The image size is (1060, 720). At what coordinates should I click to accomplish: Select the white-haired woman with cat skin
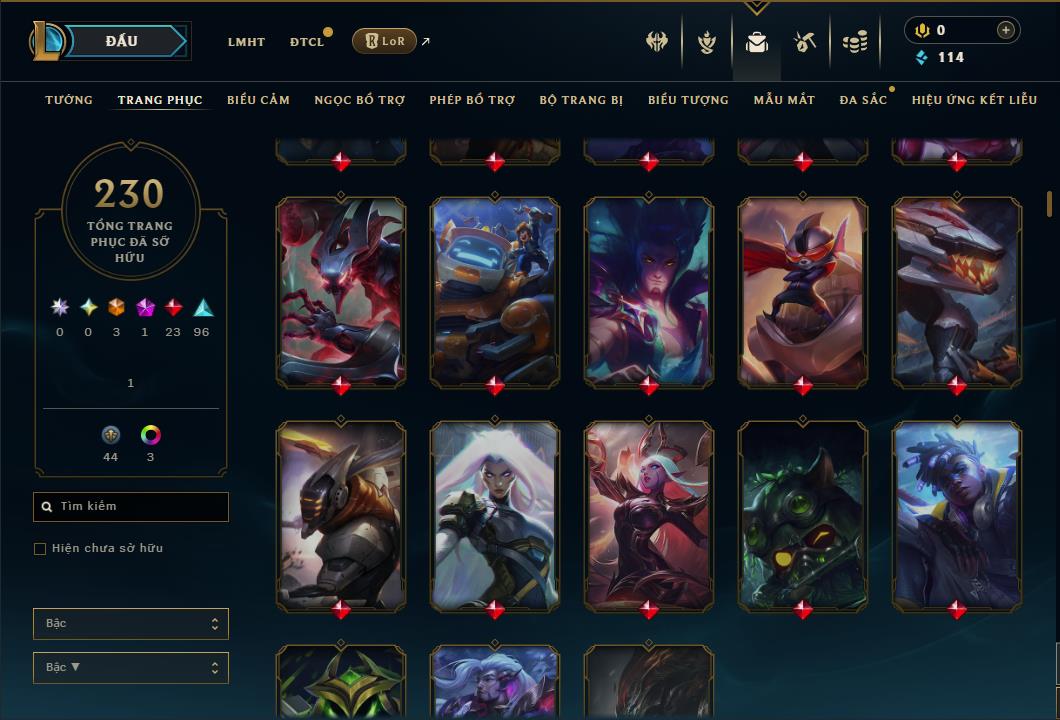tap(495, 513)
